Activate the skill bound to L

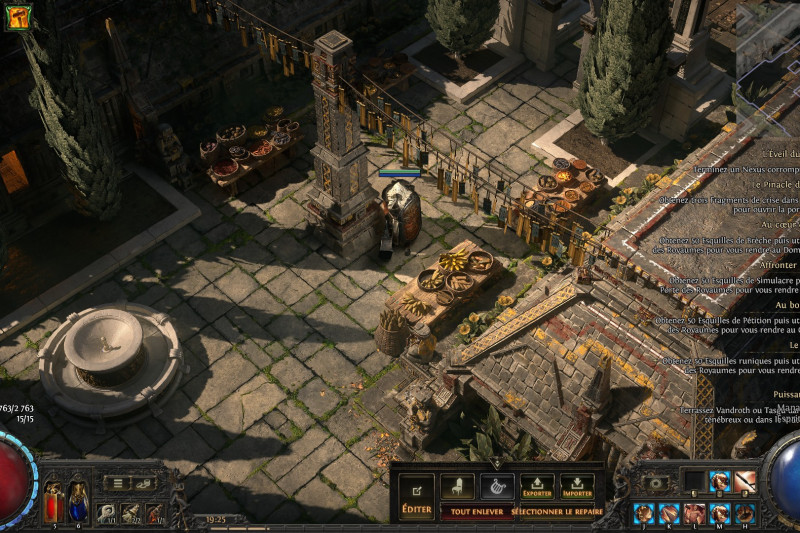click(694, 513)
